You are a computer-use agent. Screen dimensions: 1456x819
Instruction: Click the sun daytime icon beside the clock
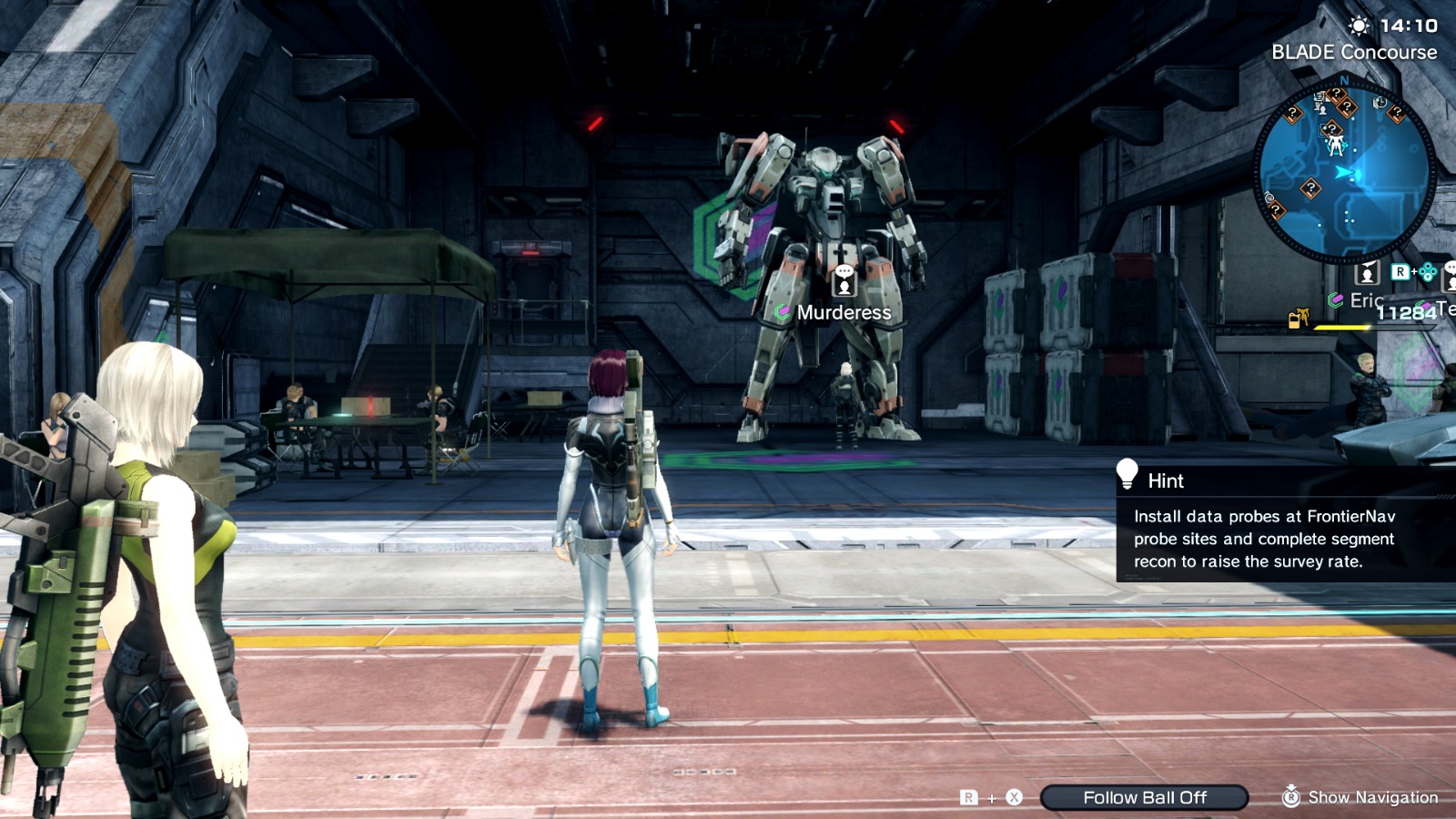[x=1360, y=25]
